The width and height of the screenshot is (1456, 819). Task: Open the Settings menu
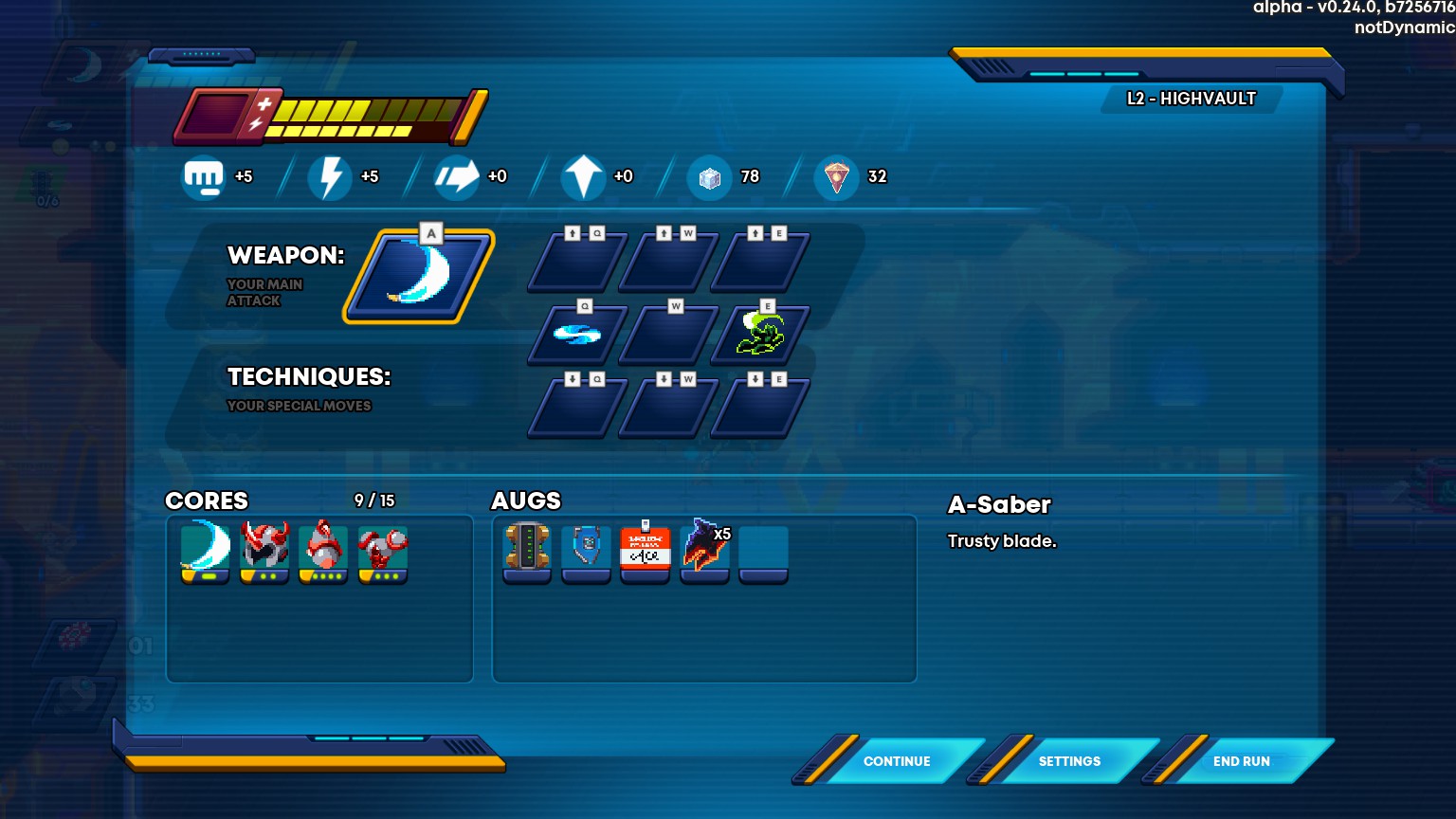pos(1068,761)
